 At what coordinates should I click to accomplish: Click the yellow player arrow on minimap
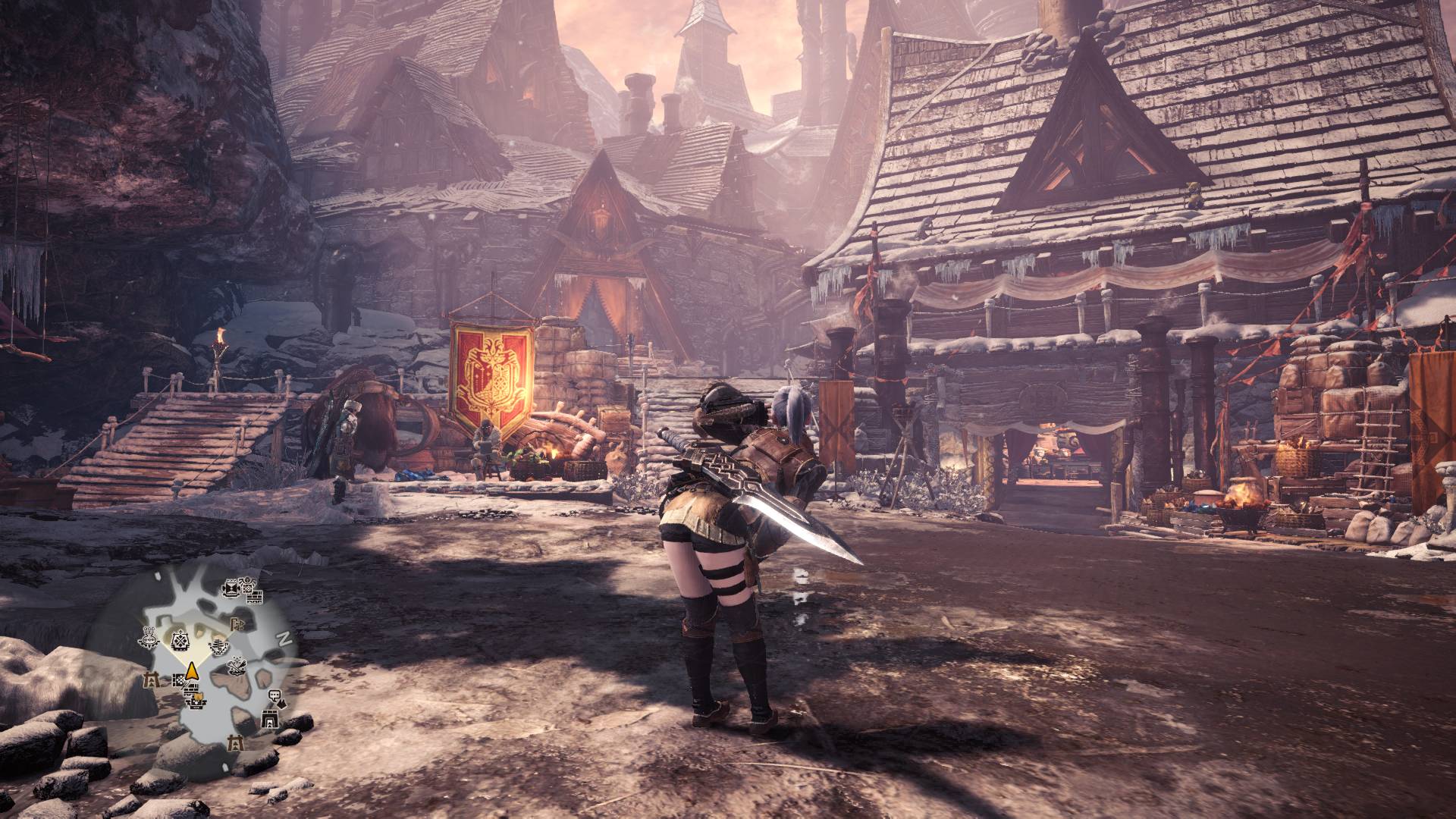click(192, 673)
